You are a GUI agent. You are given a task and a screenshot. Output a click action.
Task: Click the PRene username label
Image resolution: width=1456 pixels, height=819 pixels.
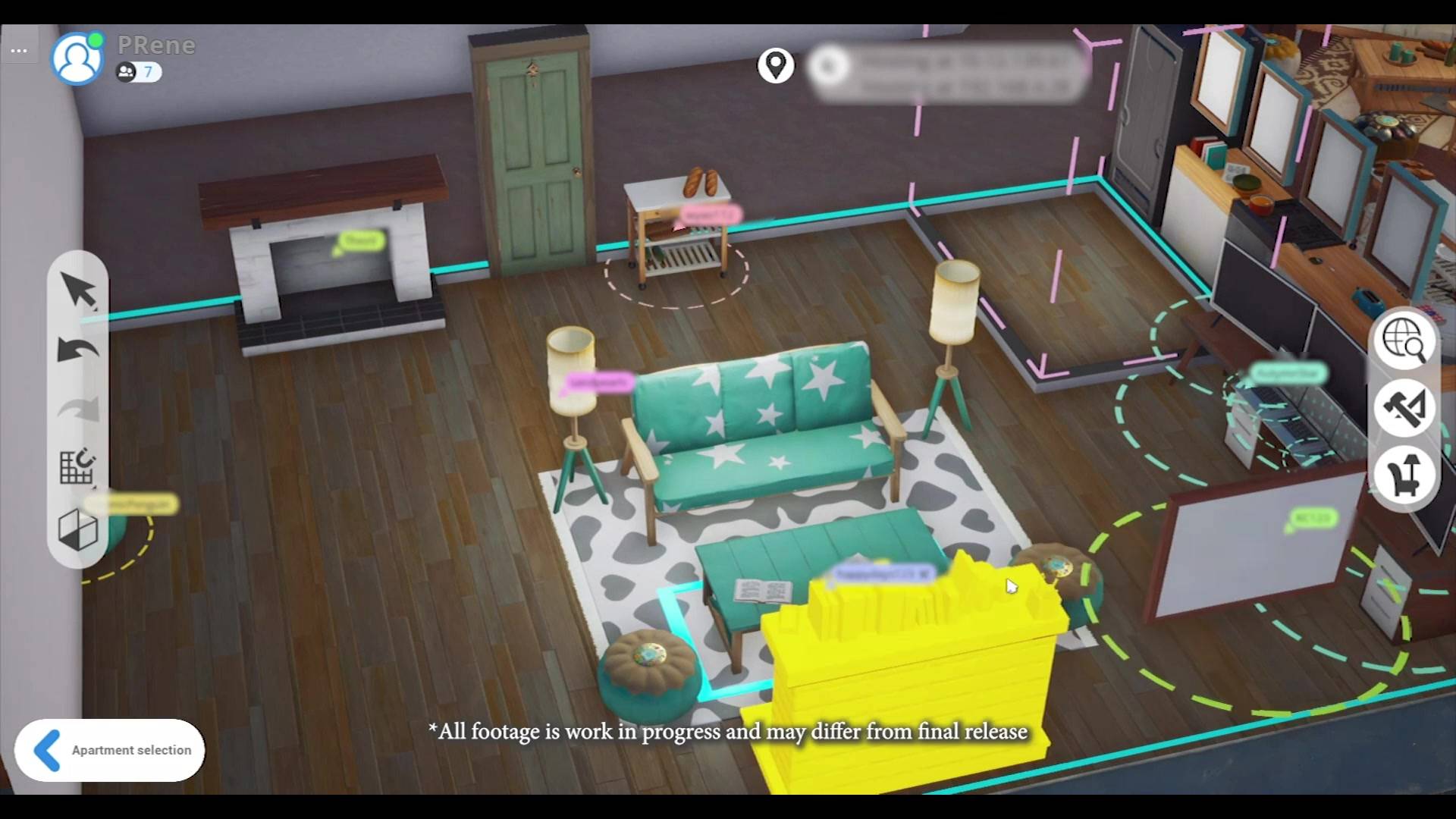coord(156,45)
